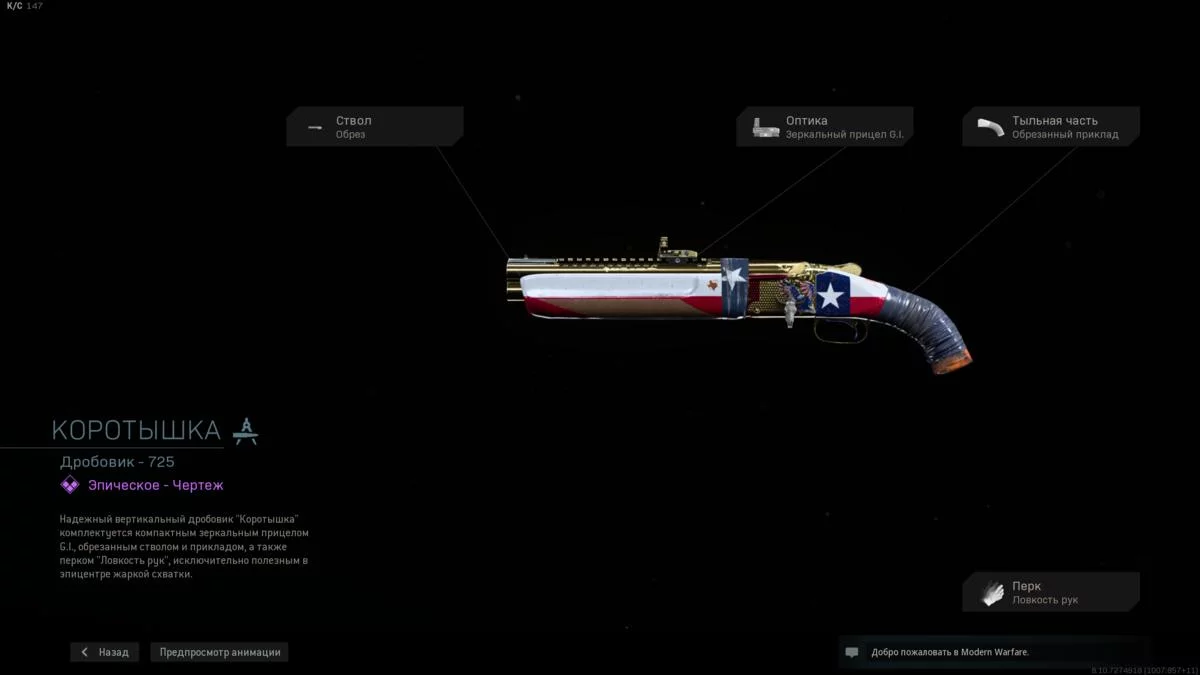Viewport: 1200px width, 675px height.
Task: Select the Перк Ловкость рук slot
Action: (1051, 592)
